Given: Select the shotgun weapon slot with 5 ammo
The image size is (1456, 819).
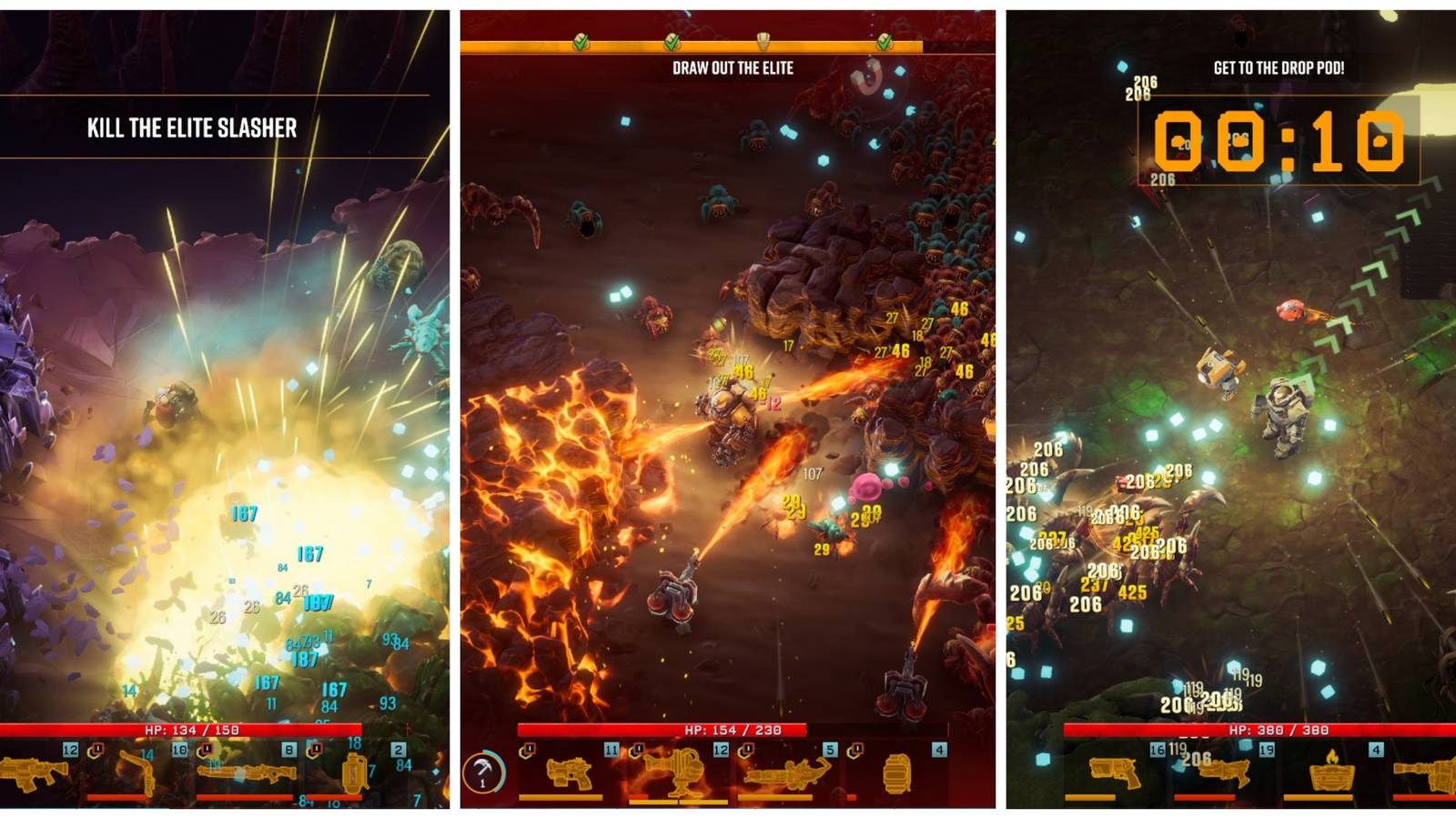Looking at the screenshot, I should (784, 772).
